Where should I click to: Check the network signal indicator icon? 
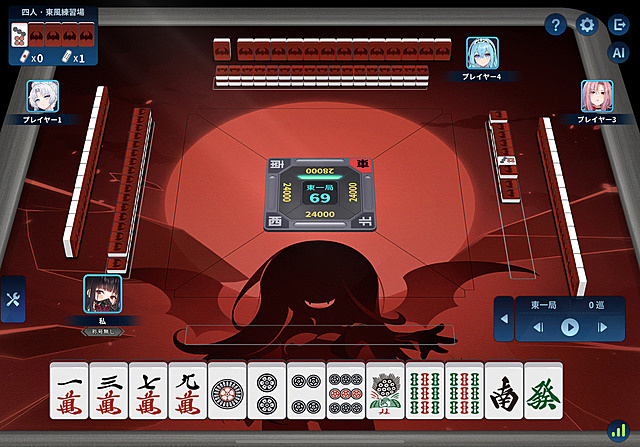618,432
